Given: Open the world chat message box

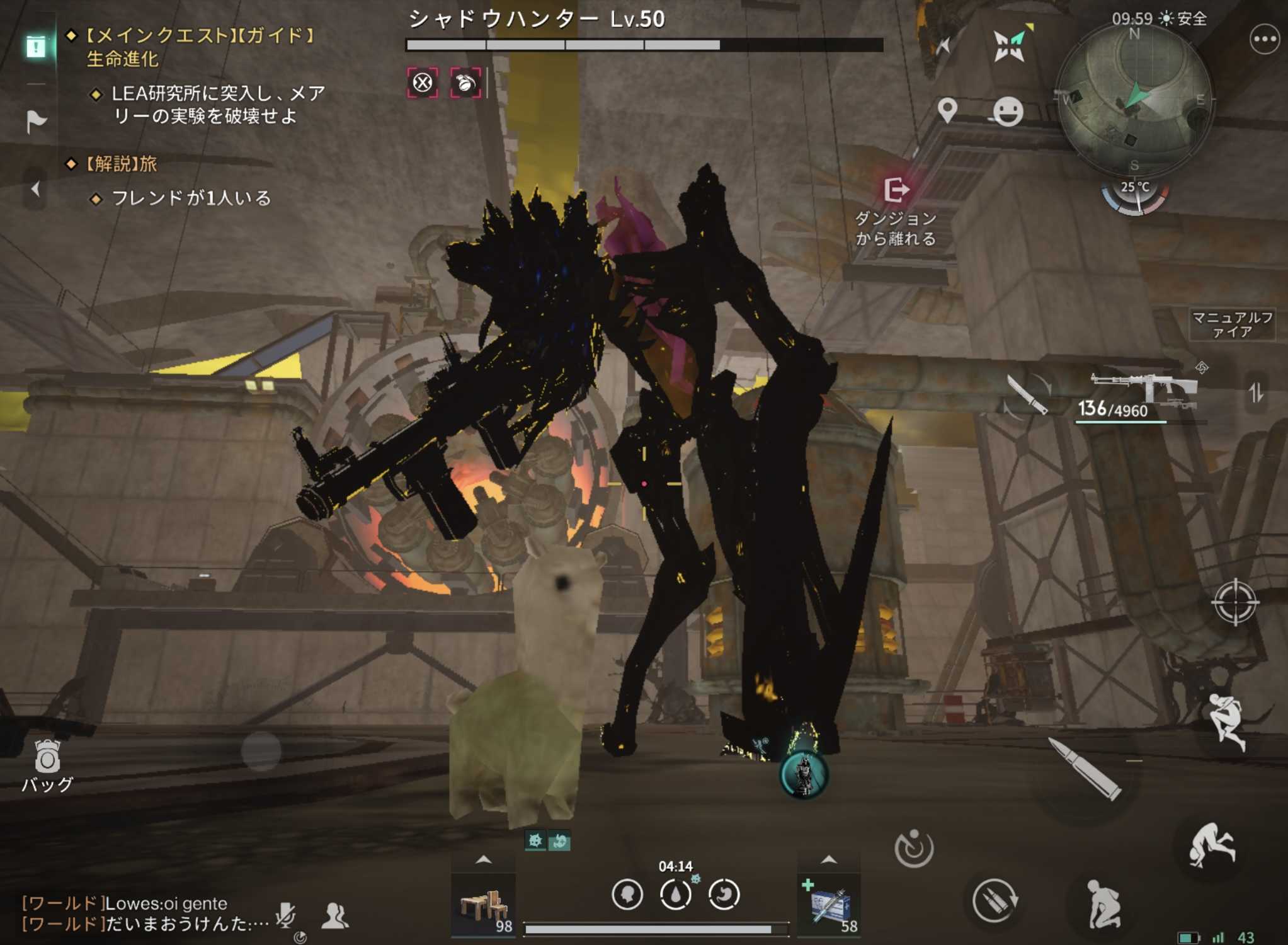Looking at the screenshot, I should coord(145,913).
